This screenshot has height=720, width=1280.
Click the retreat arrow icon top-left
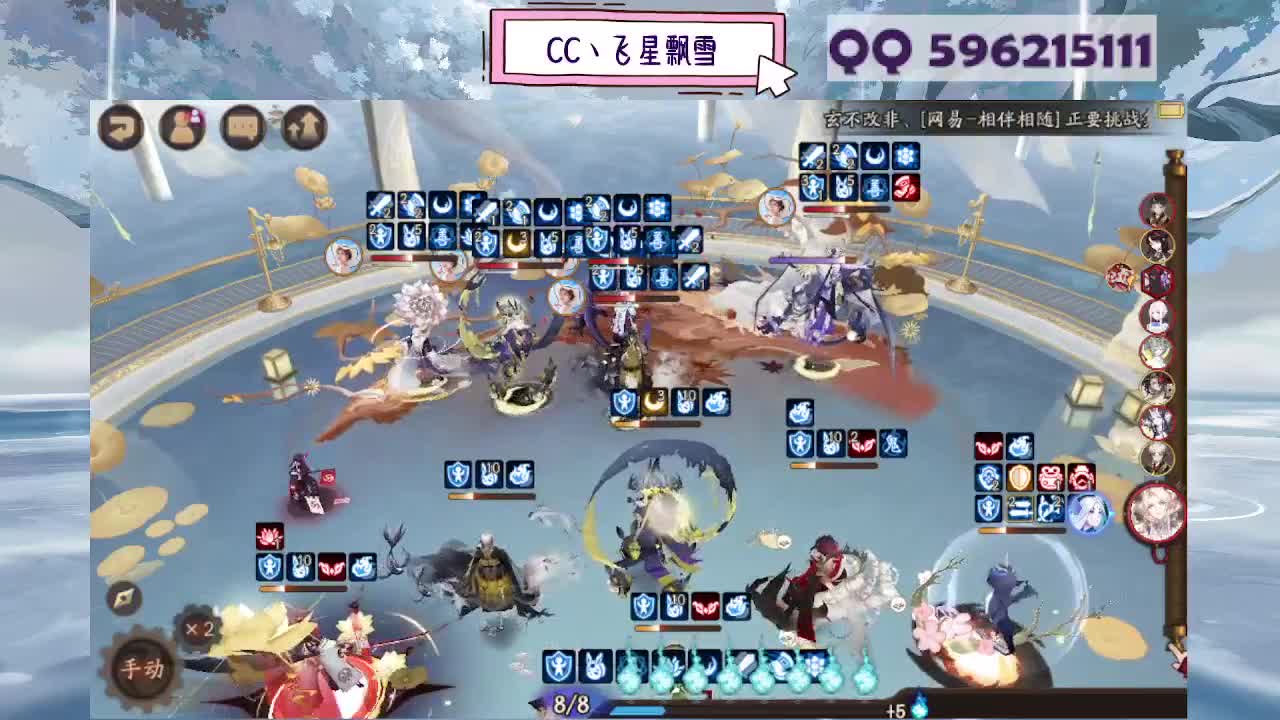point(122,128)
